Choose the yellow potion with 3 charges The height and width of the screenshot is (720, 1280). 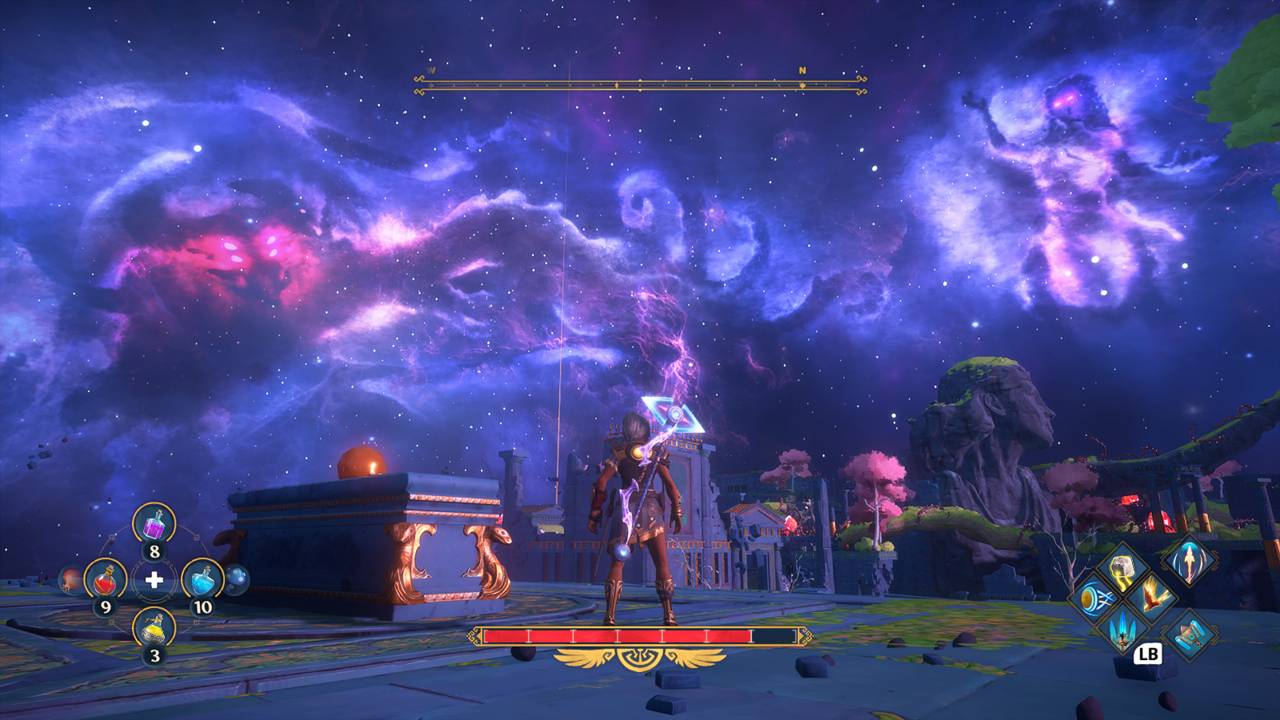click(154, 627)
